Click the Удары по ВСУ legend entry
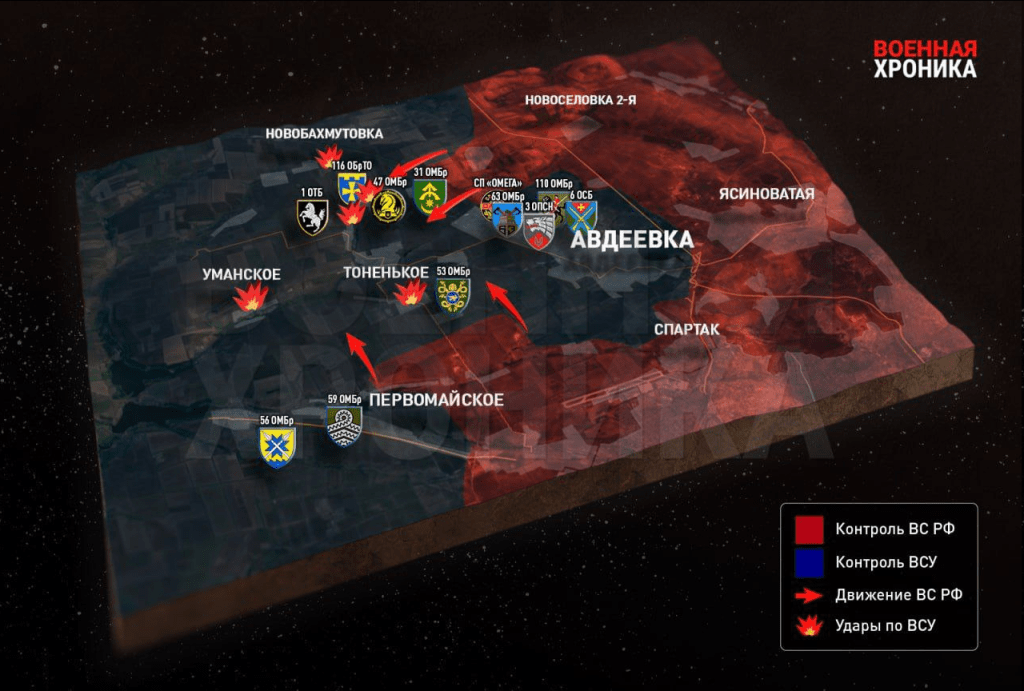Viewport: 1024px width, 691px height. tap(861, 626)
